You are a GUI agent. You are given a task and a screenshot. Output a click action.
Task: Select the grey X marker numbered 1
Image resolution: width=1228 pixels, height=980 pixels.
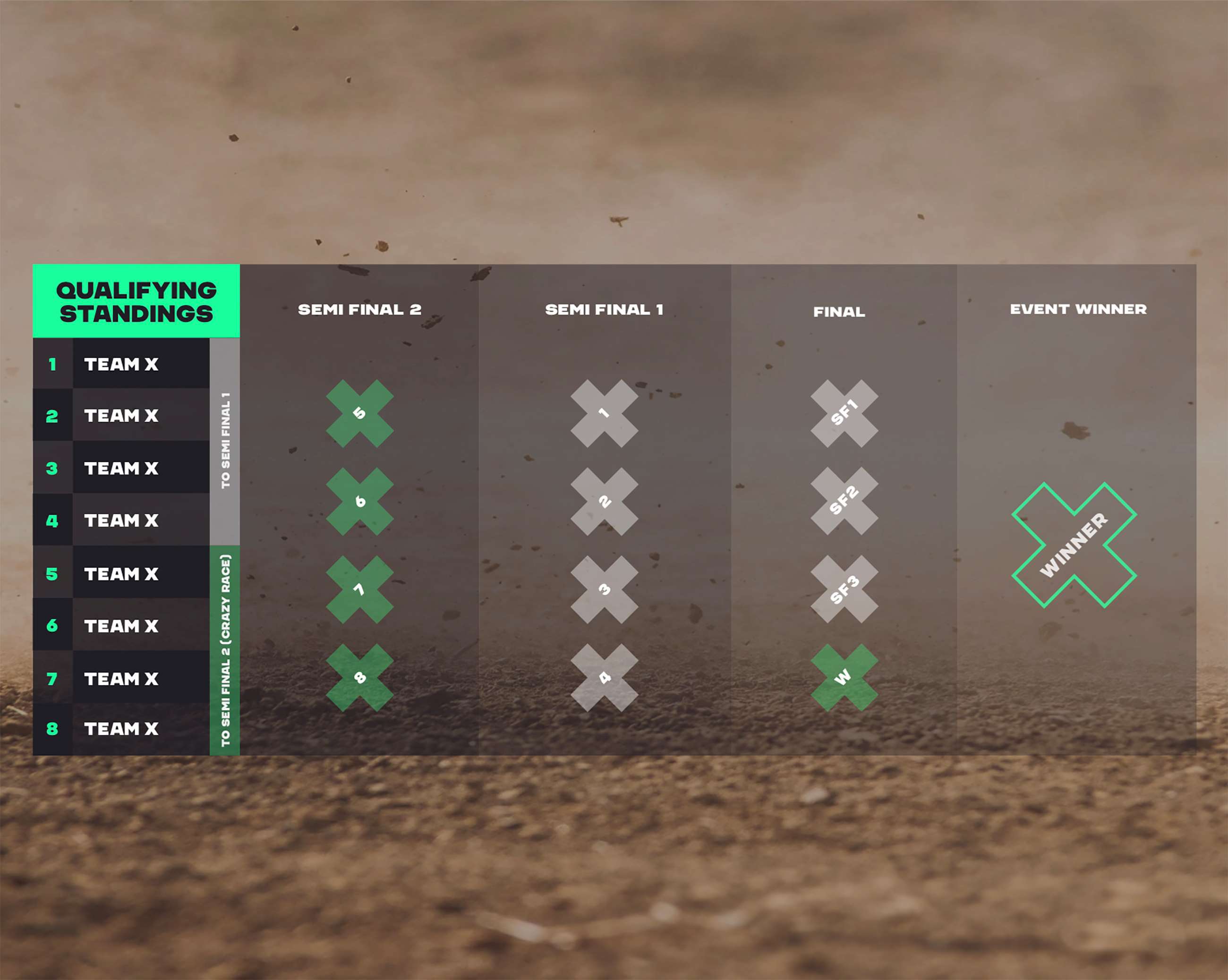click(x=604, y=413)
